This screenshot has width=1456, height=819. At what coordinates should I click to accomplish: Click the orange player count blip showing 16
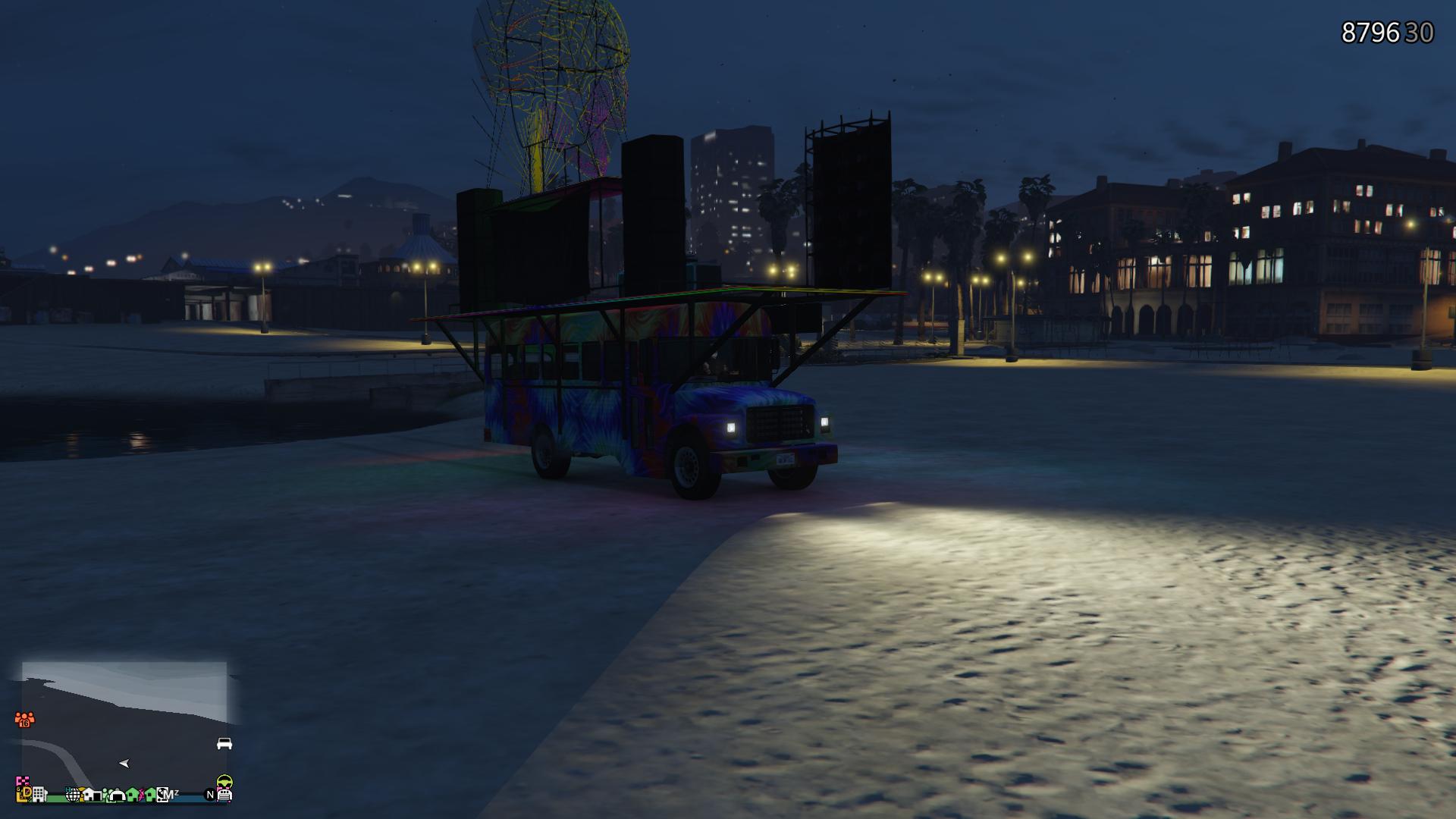(24, 719)
